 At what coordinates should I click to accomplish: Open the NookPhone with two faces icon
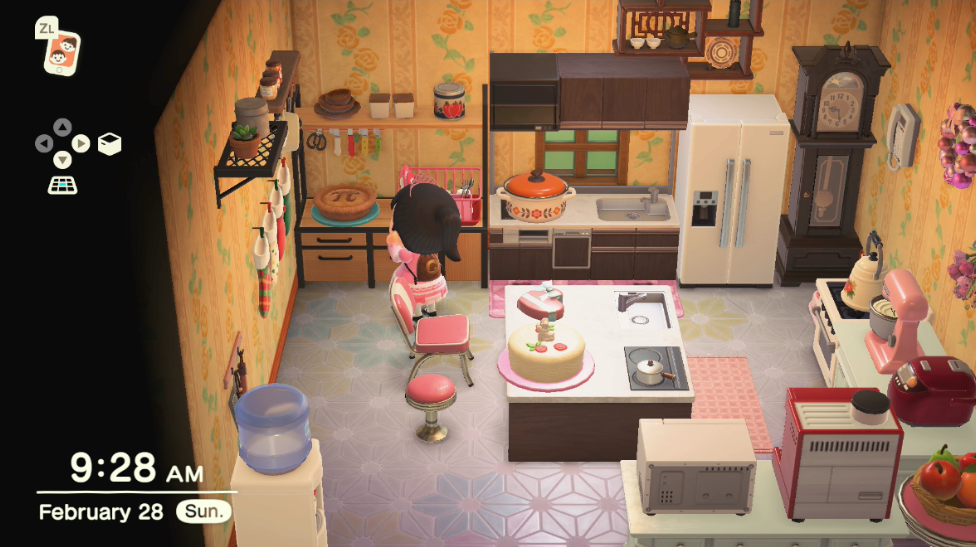pyautogui.click(x=62, y=51)
